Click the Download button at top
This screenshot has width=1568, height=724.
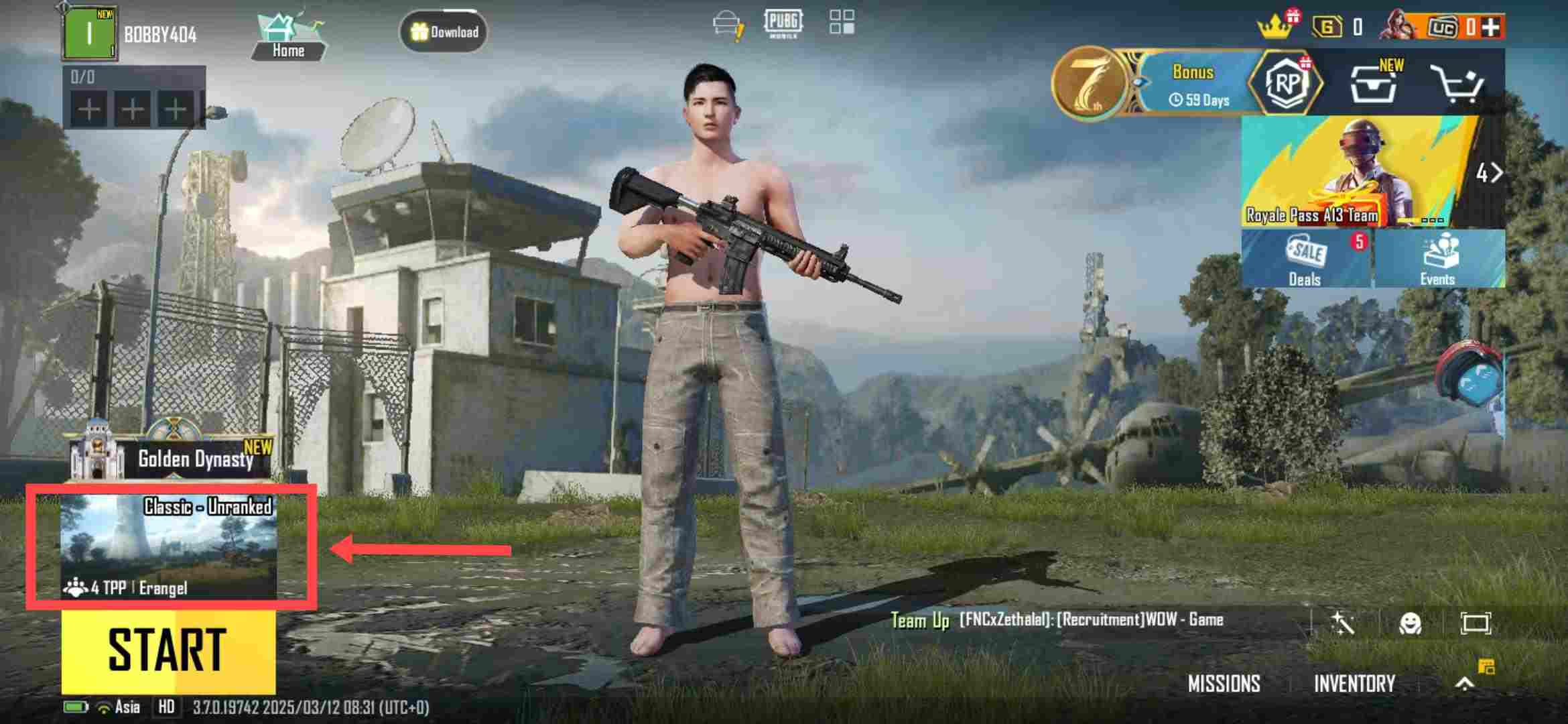(445, 32)
